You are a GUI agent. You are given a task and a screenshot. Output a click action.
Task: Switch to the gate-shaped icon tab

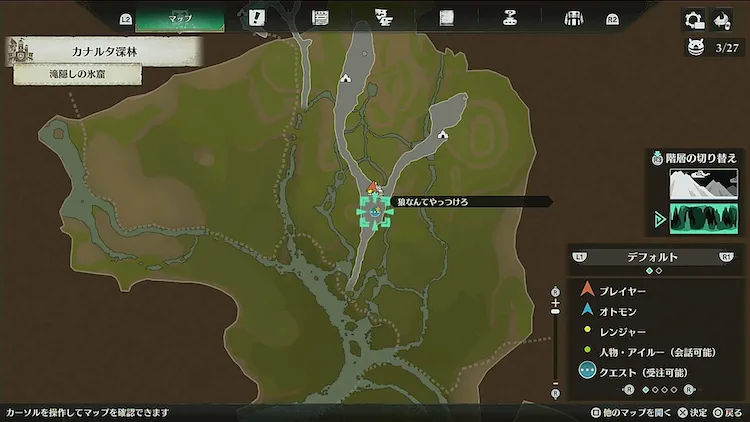tap(574, 18)
